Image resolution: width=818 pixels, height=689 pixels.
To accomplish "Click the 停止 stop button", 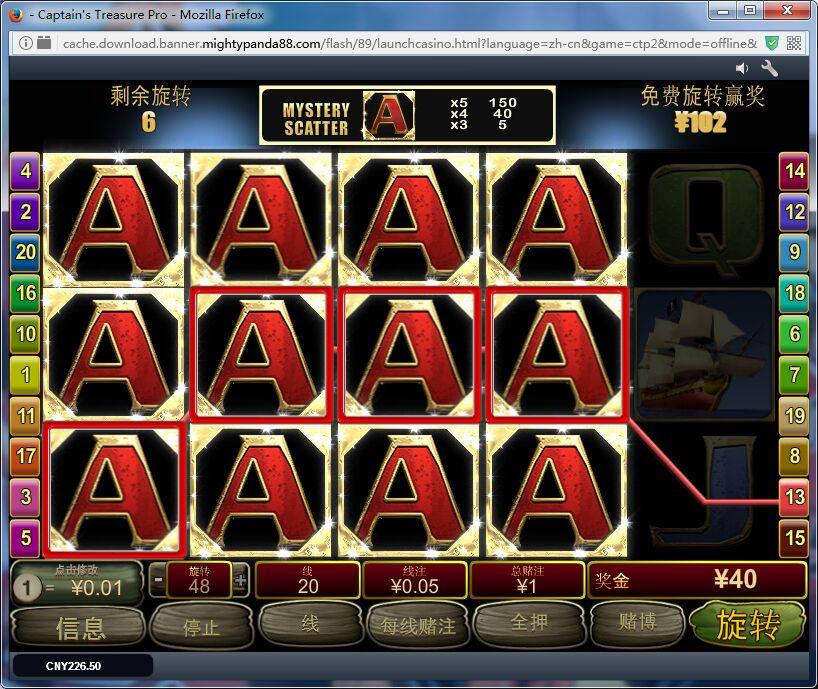I will pyautogui.click(x=201, y=628).
